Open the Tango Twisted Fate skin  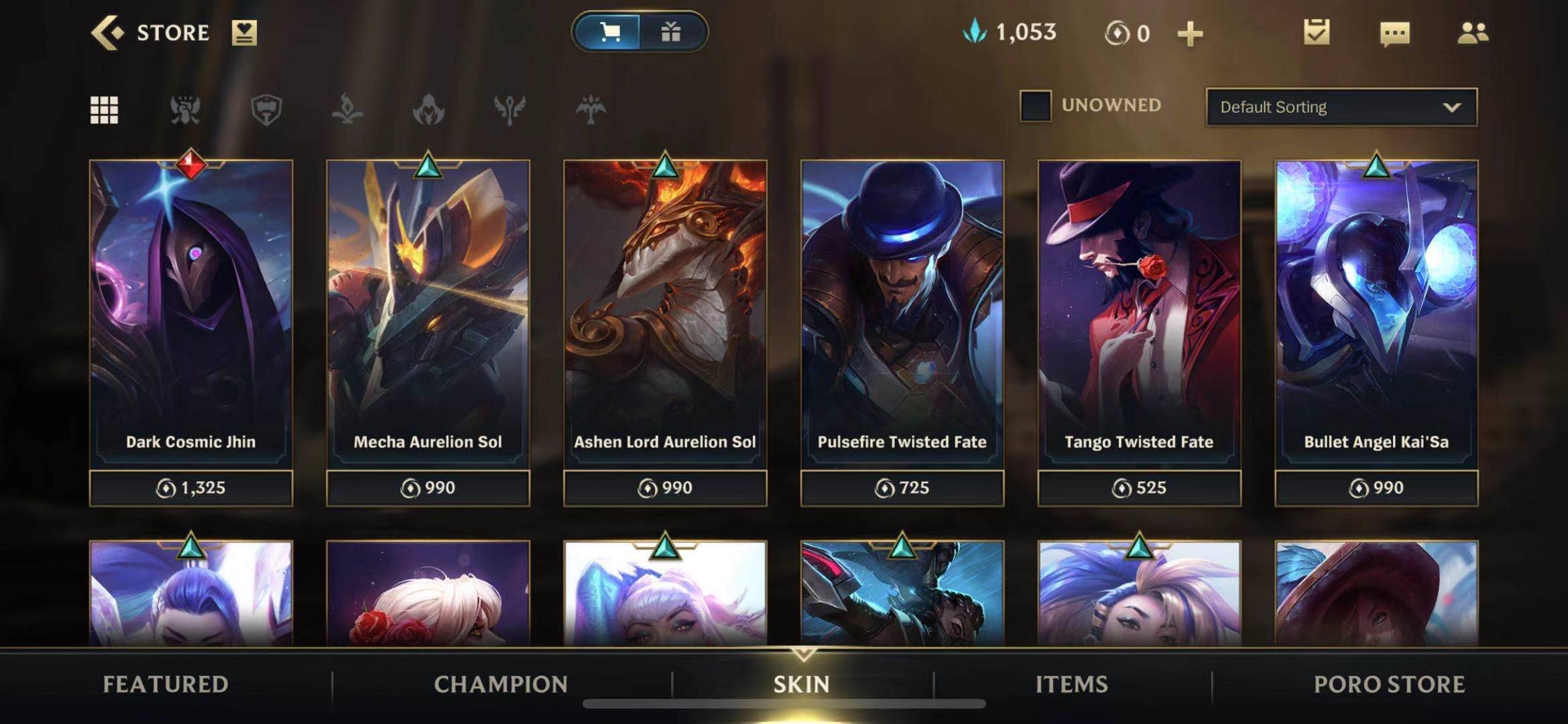[x=1139, y=315]
